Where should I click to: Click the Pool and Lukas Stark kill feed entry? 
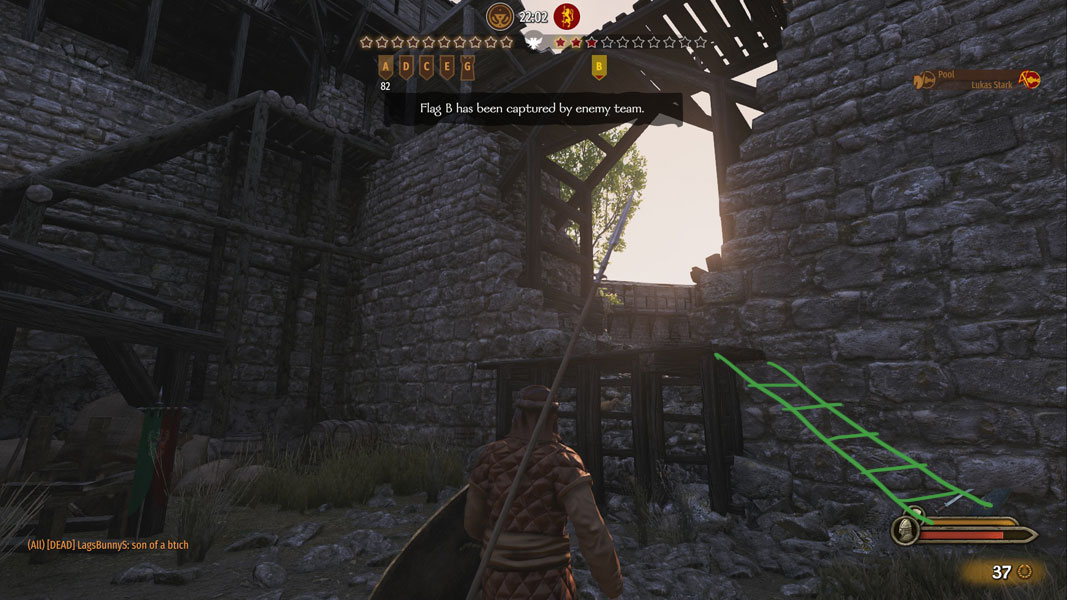point(977,80)
